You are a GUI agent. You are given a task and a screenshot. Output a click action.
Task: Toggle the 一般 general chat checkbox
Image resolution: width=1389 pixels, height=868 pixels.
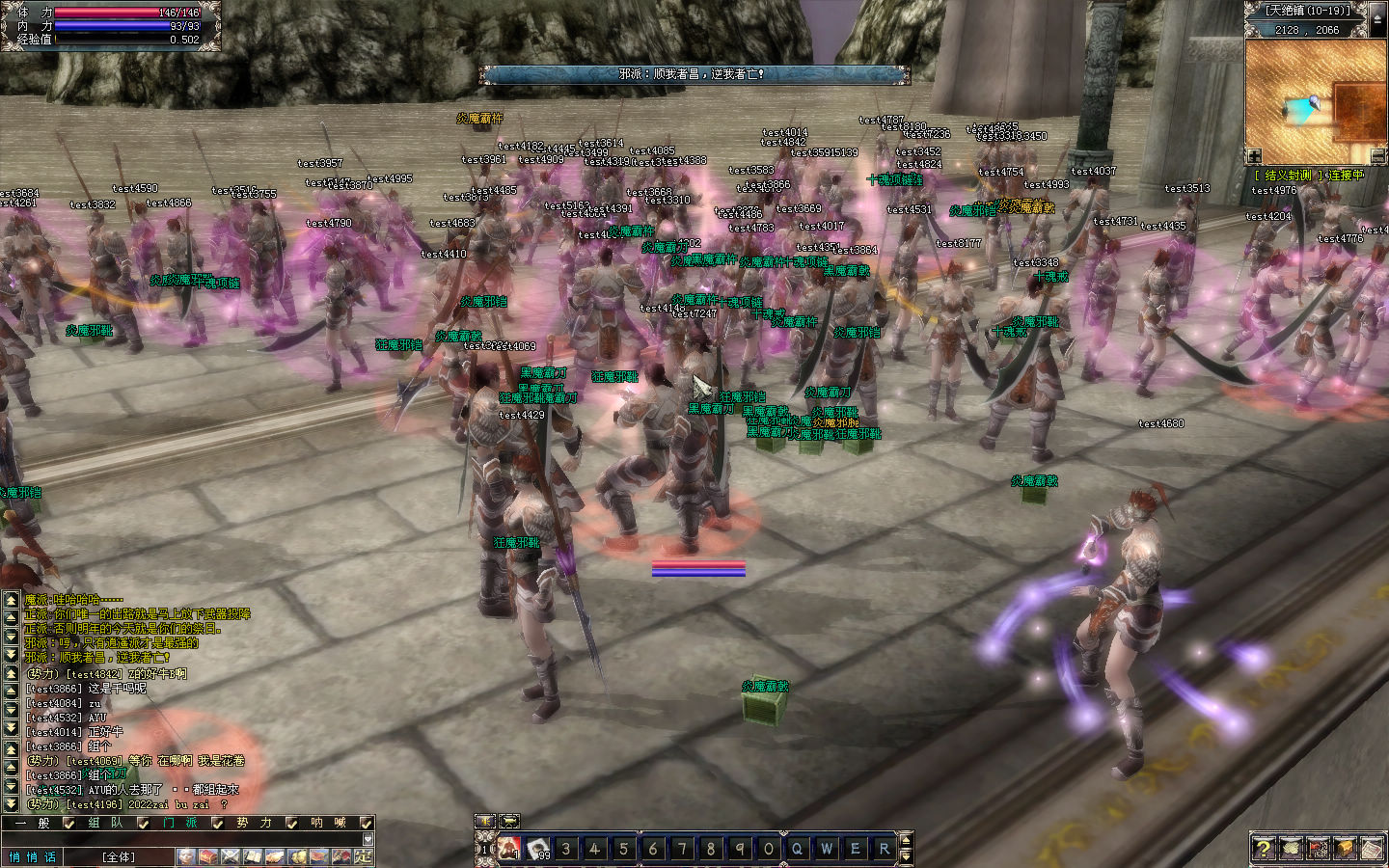point(68,824)
